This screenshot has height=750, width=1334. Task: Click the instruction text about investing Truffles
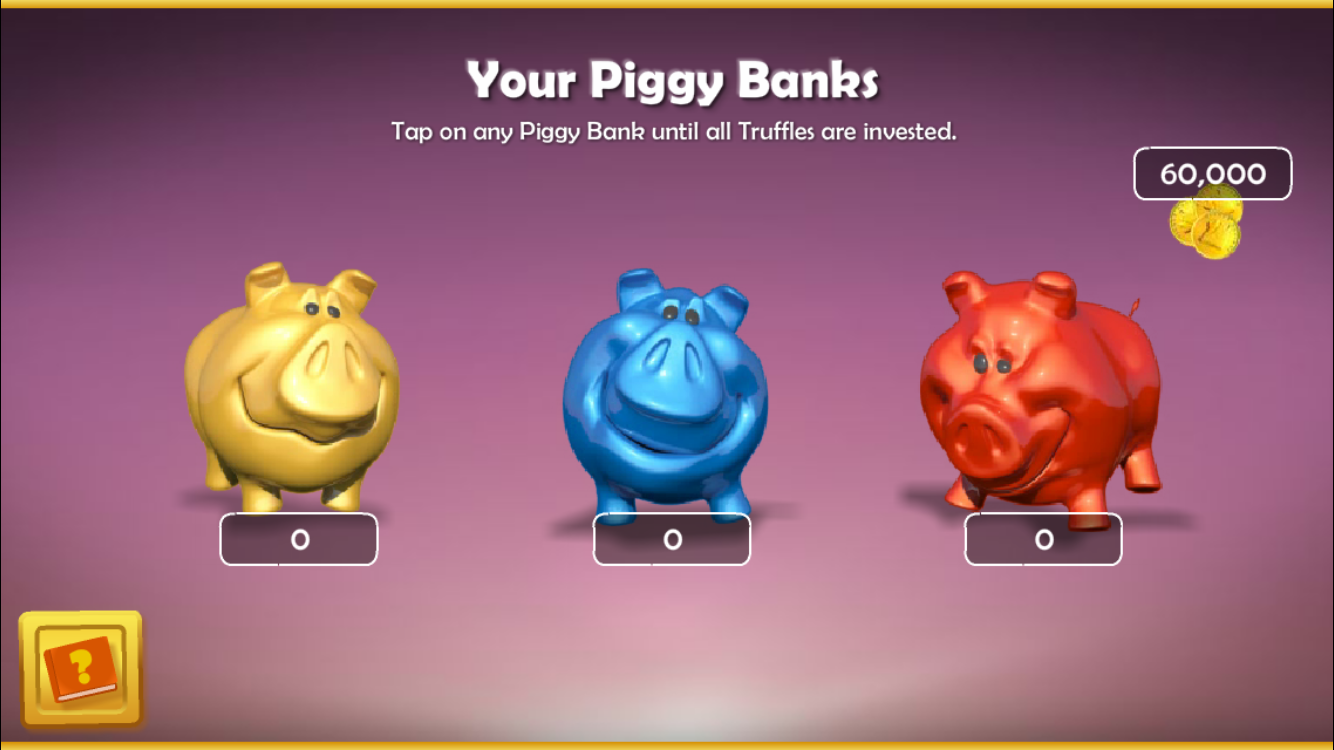673,129
